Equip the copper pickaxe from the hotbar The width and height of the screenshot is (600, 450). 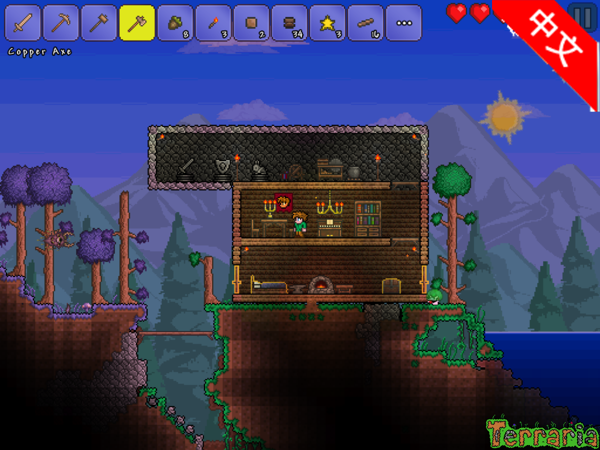(61, 22)
